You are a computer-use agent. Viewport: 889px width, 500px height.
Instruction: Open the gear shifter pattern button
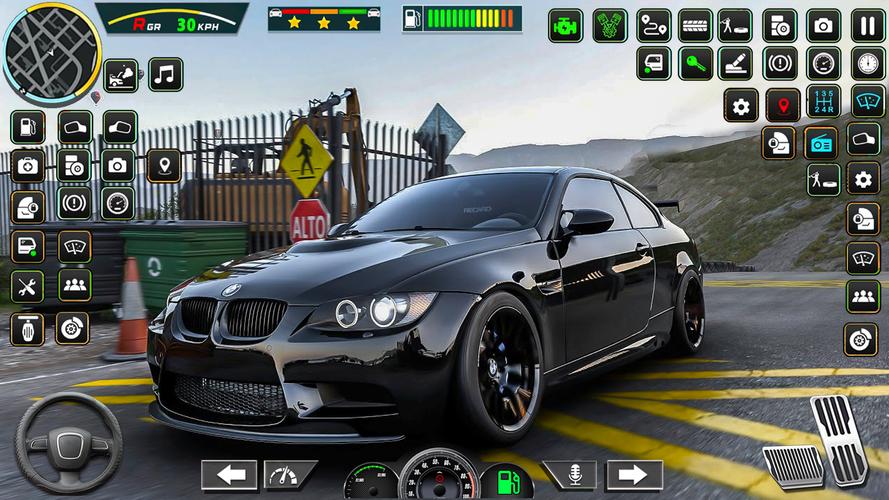(823, 101)
